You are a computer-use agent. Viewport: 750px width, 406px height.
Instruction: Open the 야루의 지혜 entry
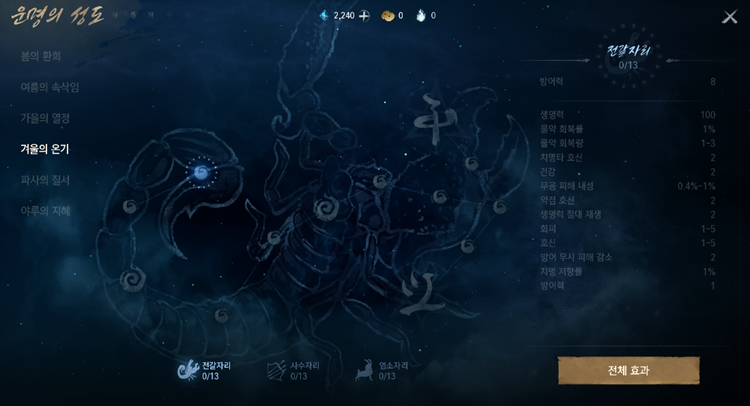(45, 211)
